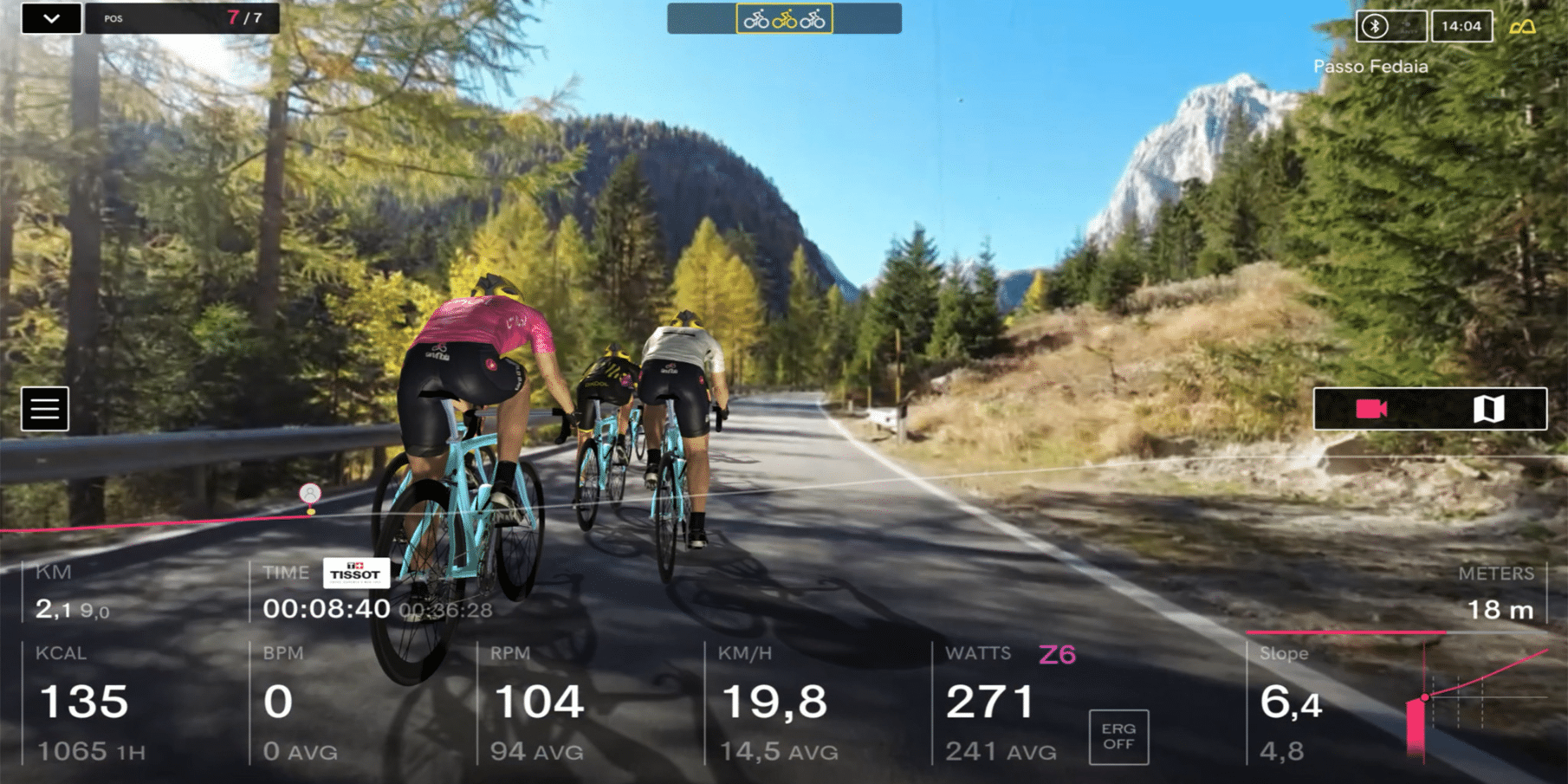Click the yellow mountain route icon
This screenshot has width=1568, height=784.
click(x=1522, y=27)
